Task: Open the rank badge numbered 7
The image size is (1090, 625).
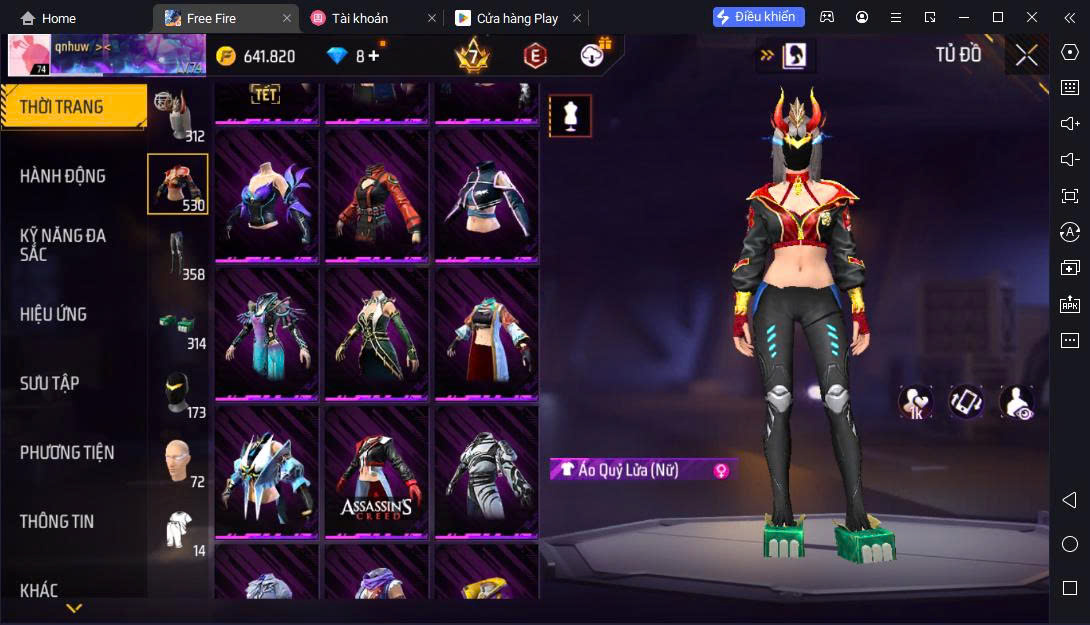Action: (472, 56)
